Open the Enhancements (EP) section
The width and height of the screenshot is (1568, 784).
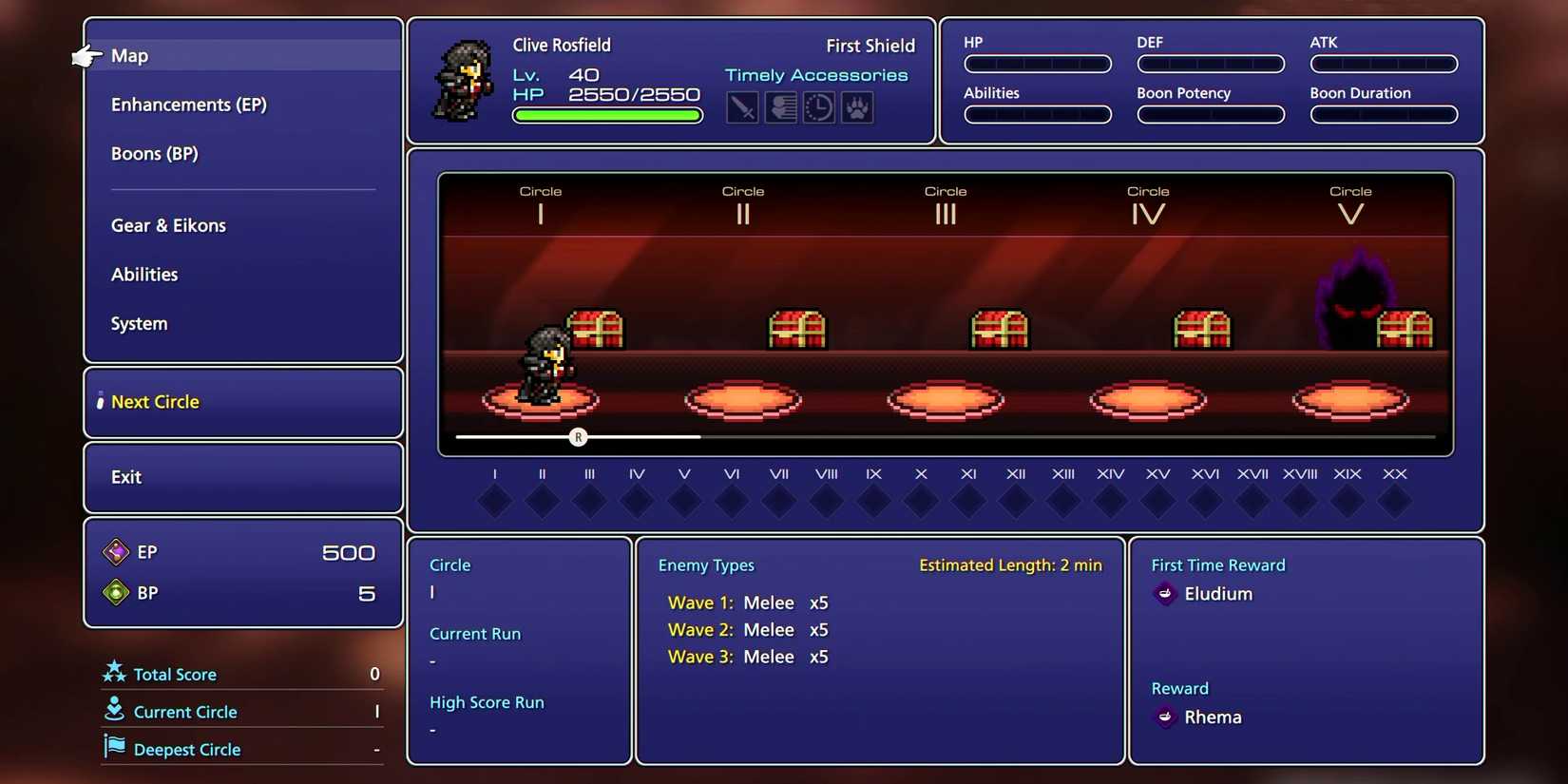[188, 105]
